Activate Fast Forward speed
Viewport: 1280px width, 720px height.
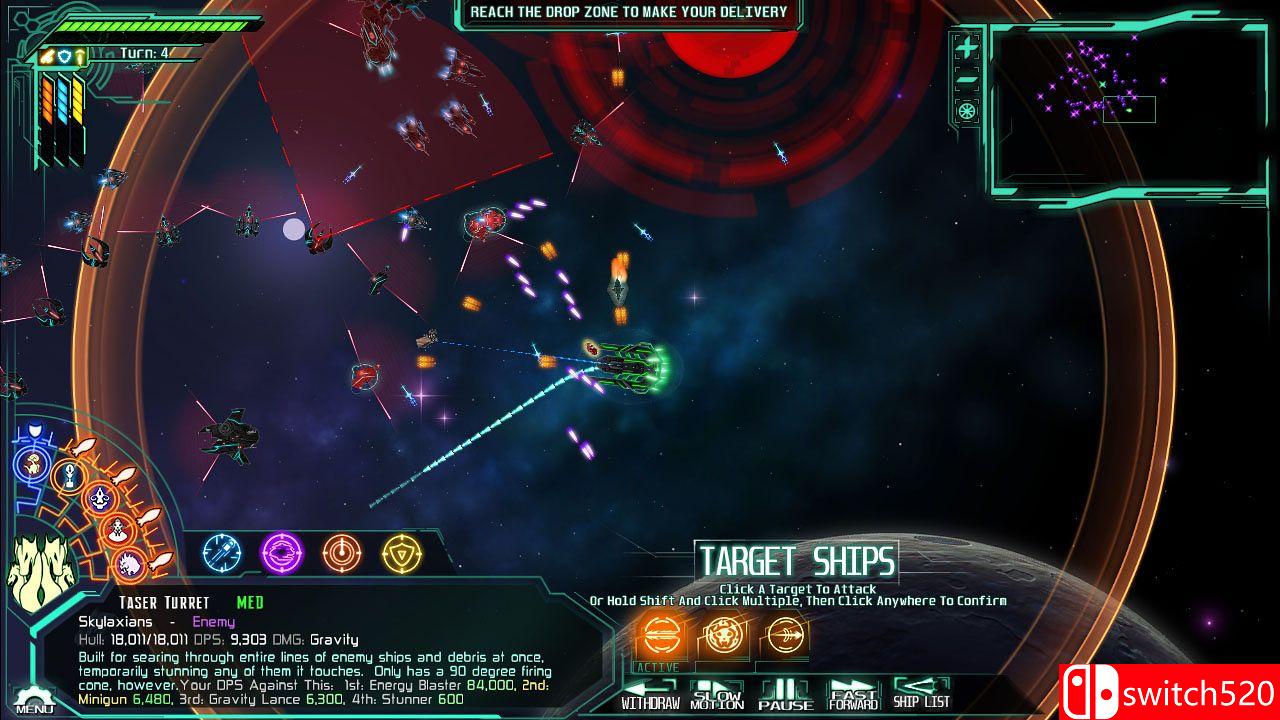coord(853,695)
